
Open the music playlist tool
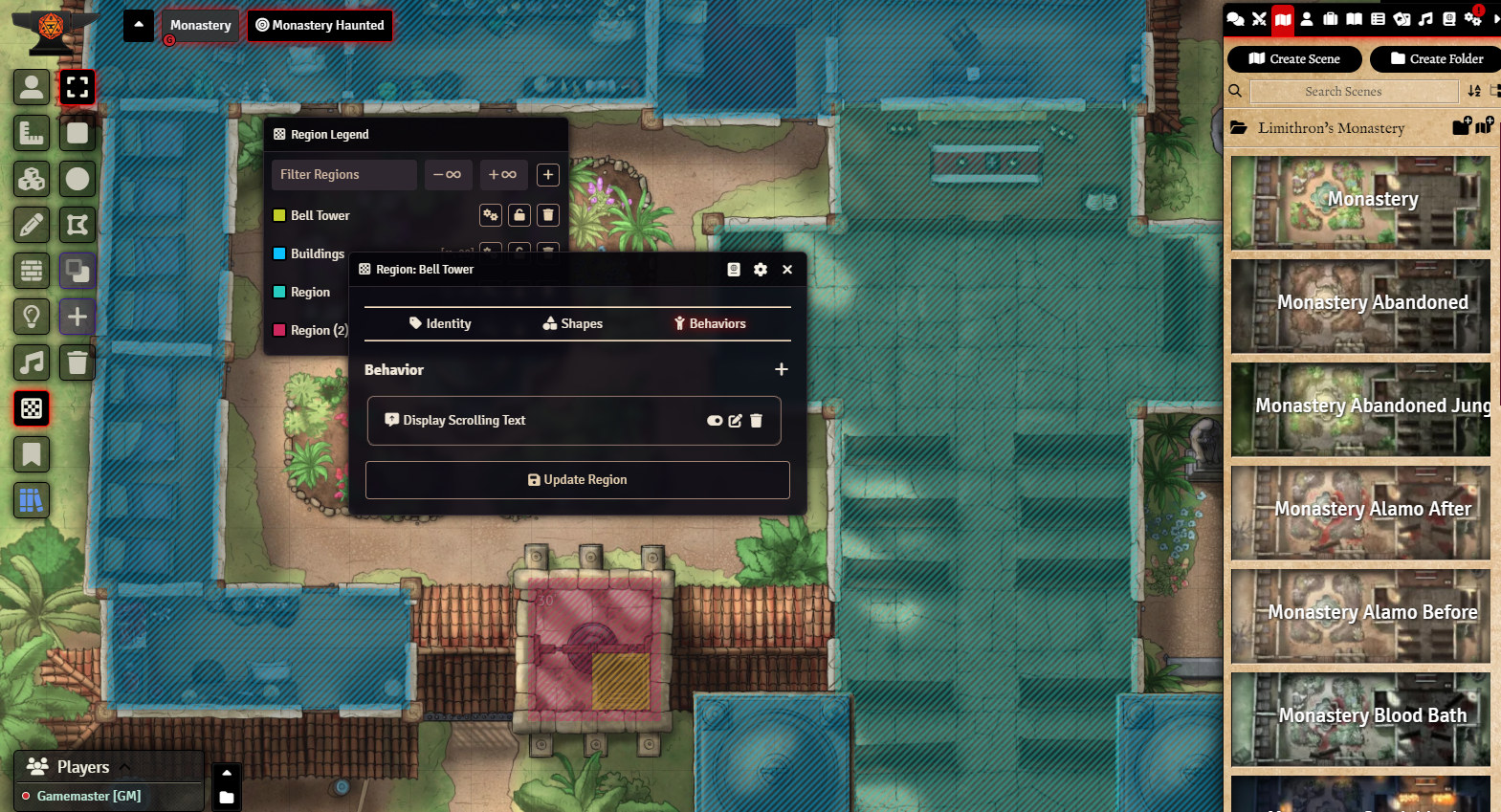(x=32, y=362)
